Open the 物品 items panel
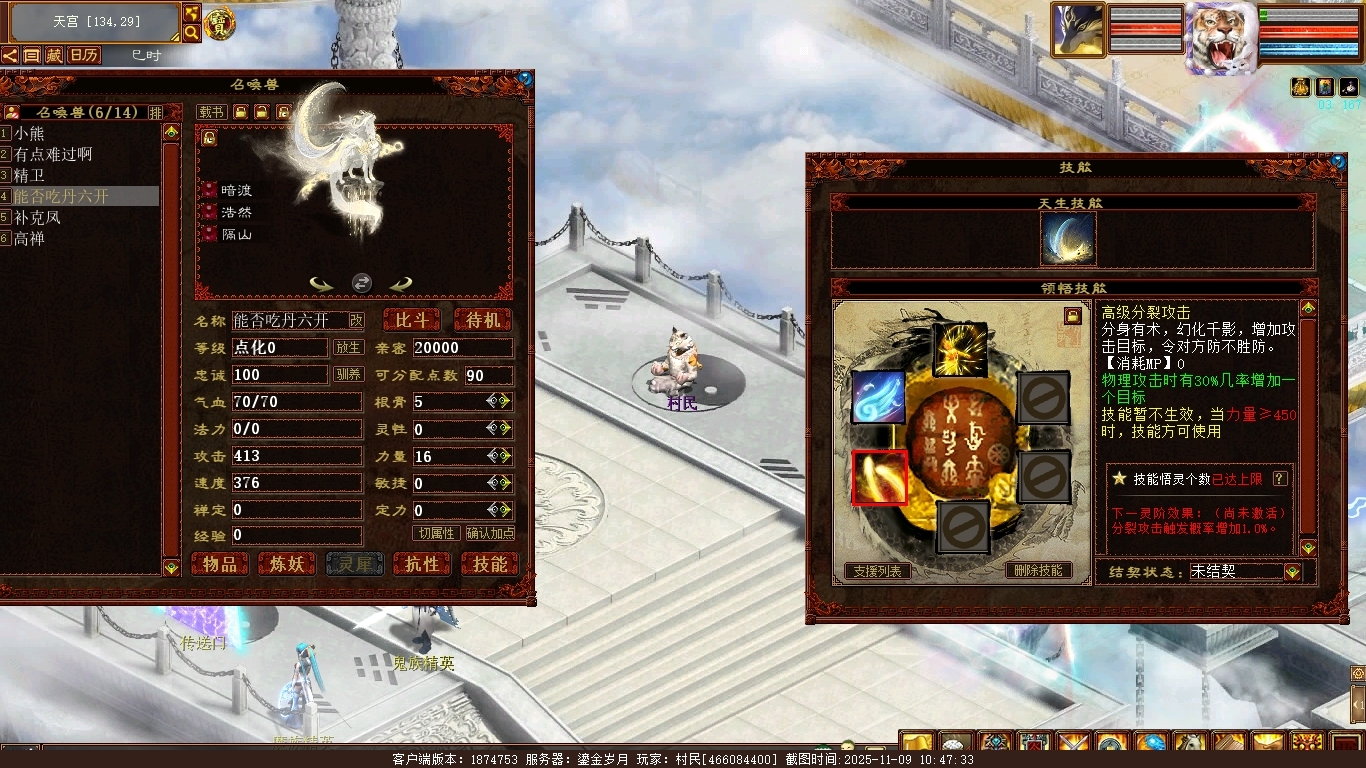This screenshot has height=768, width=1366. [x=220, y=564]
